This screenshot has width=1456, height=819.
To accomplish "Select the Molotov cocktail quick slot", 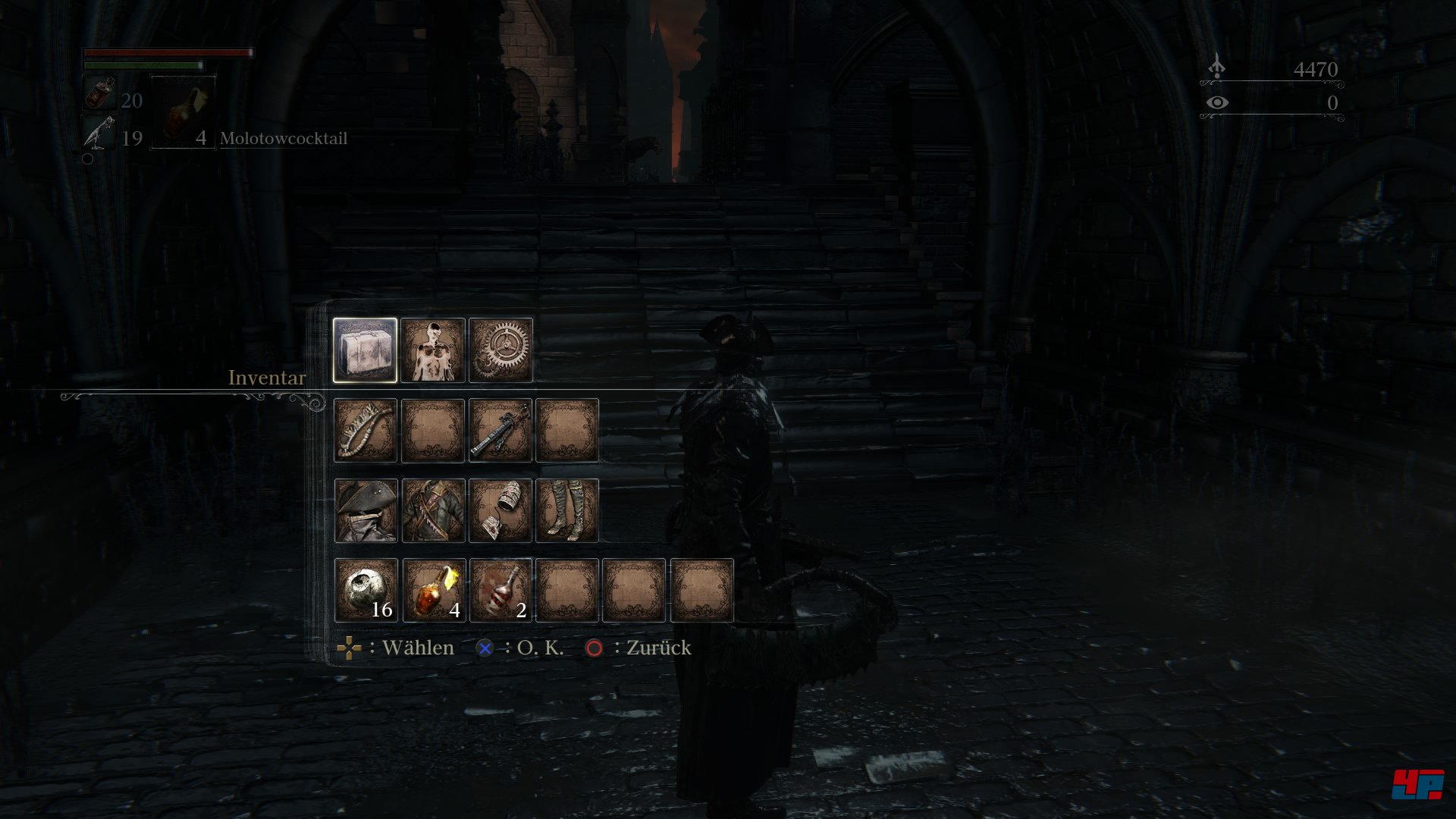I will click(432, 591).
